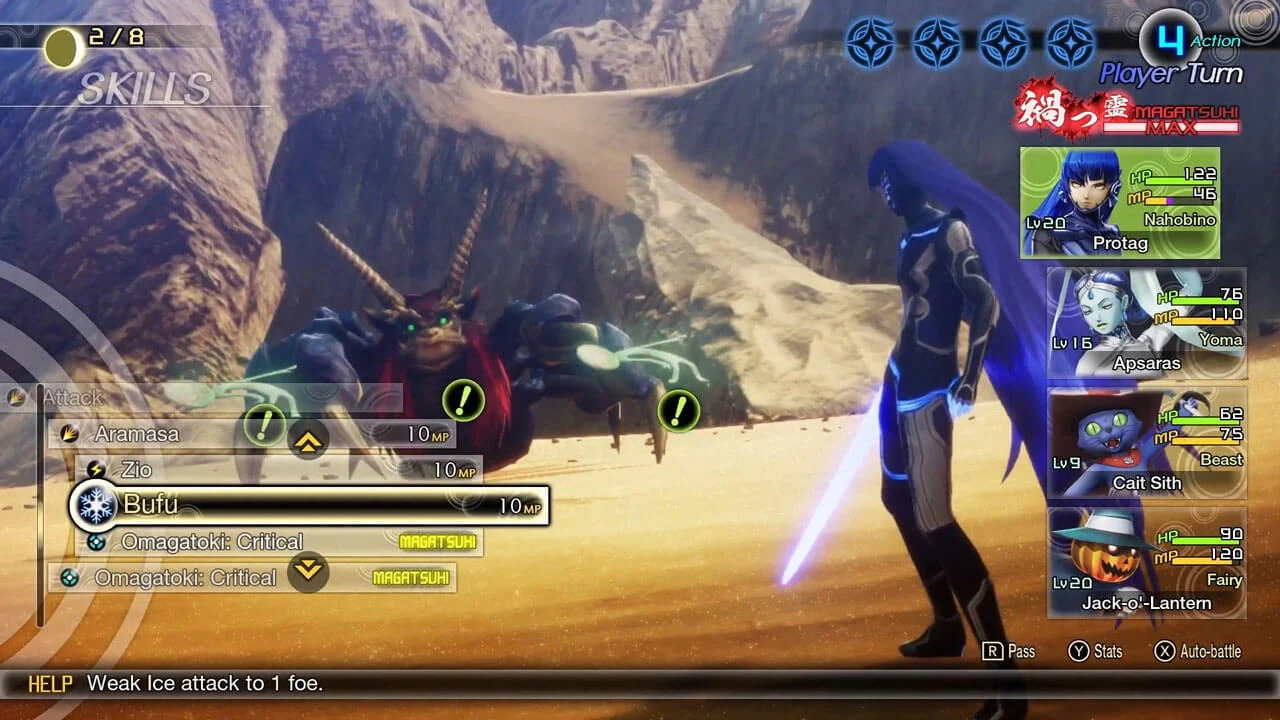The width and height of the screenshot is (1280, 720).
Task: Click the down chevron in the skill list
Action: point(308,571)
